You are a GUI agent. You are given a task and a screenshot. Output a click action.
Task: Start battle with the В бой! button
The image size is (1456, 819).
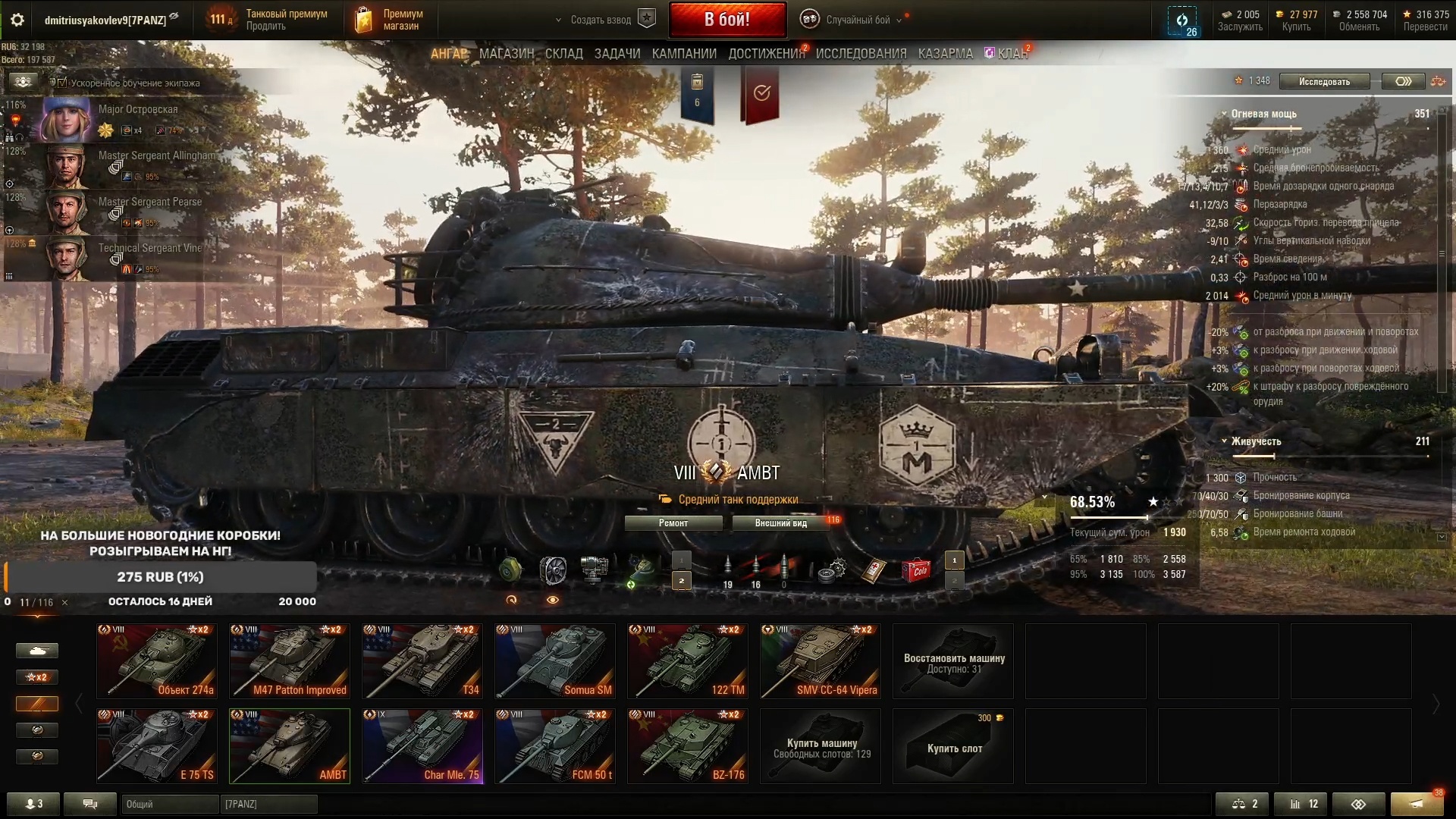tap(726, 20)
